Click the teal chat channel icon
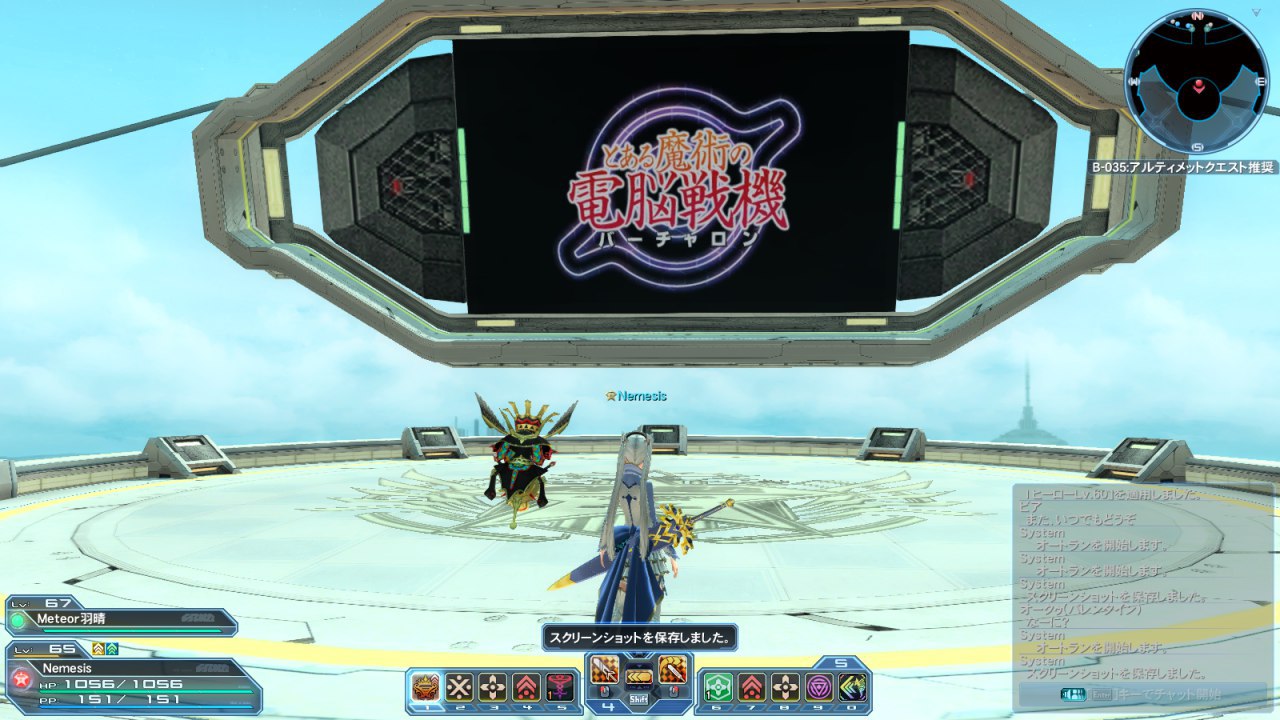Viewport: 1280px width, 720px height. click(1074, 695)
